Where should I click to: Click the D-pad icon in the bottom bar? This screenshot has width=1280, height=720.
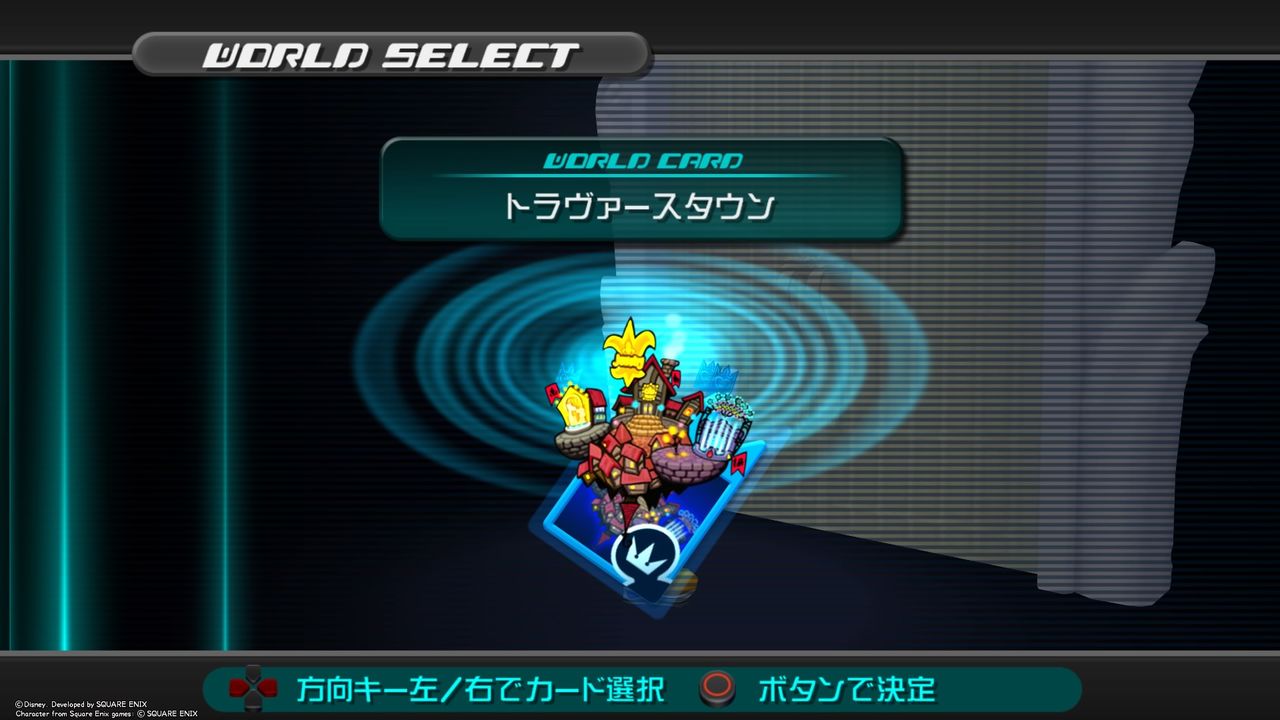tap(253, 690)
